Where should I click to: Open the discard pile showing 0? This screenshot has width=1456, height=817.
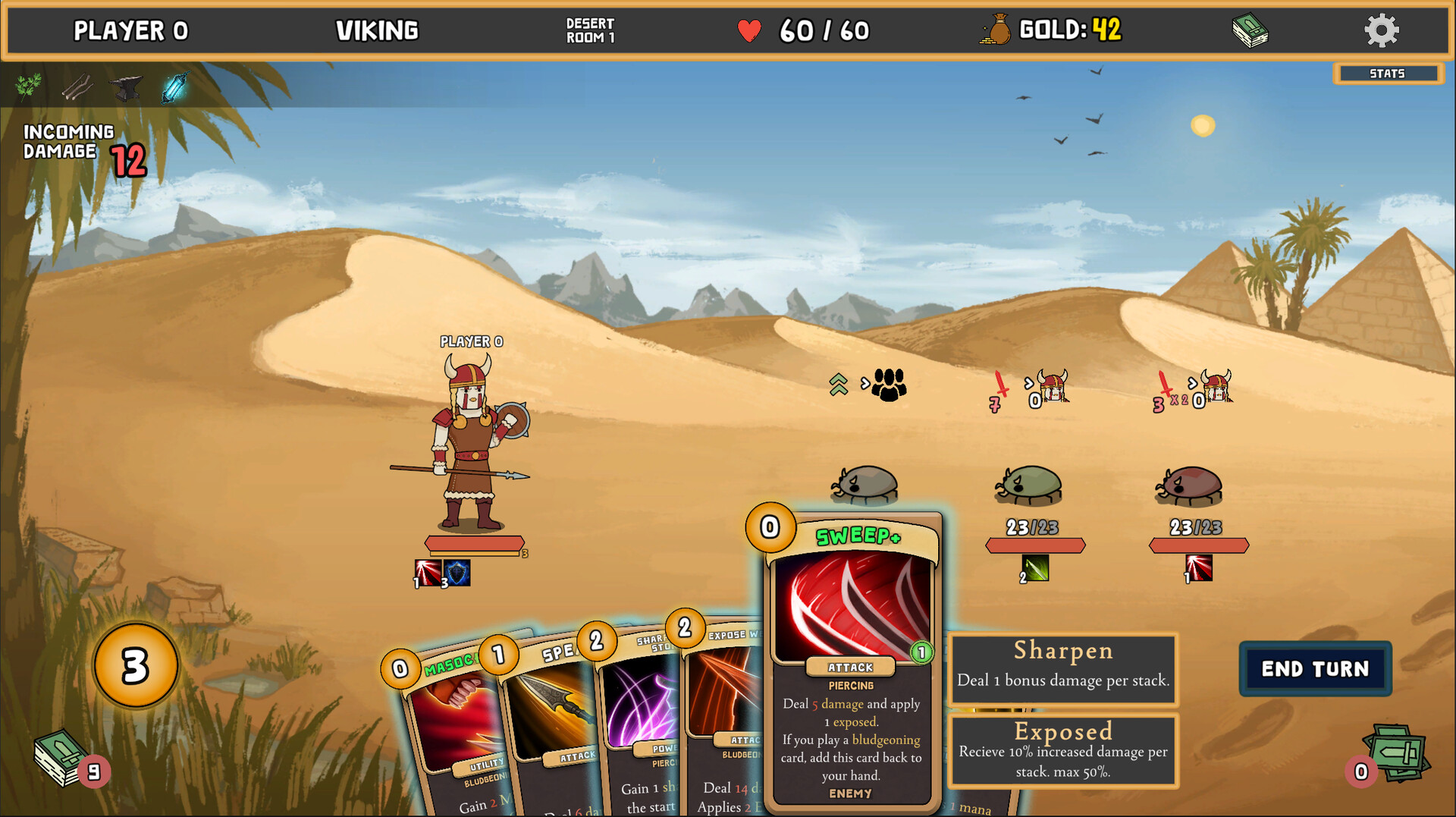click(x=1394, y=755)
